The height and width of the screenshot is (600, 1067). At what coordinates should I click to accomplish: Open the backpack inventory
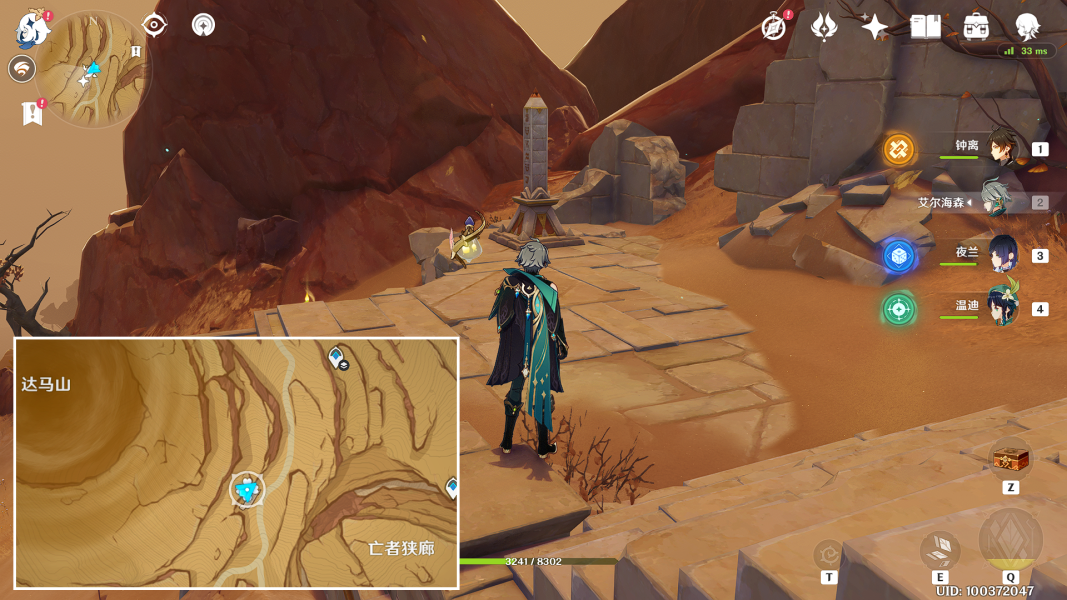coord(976,27)
